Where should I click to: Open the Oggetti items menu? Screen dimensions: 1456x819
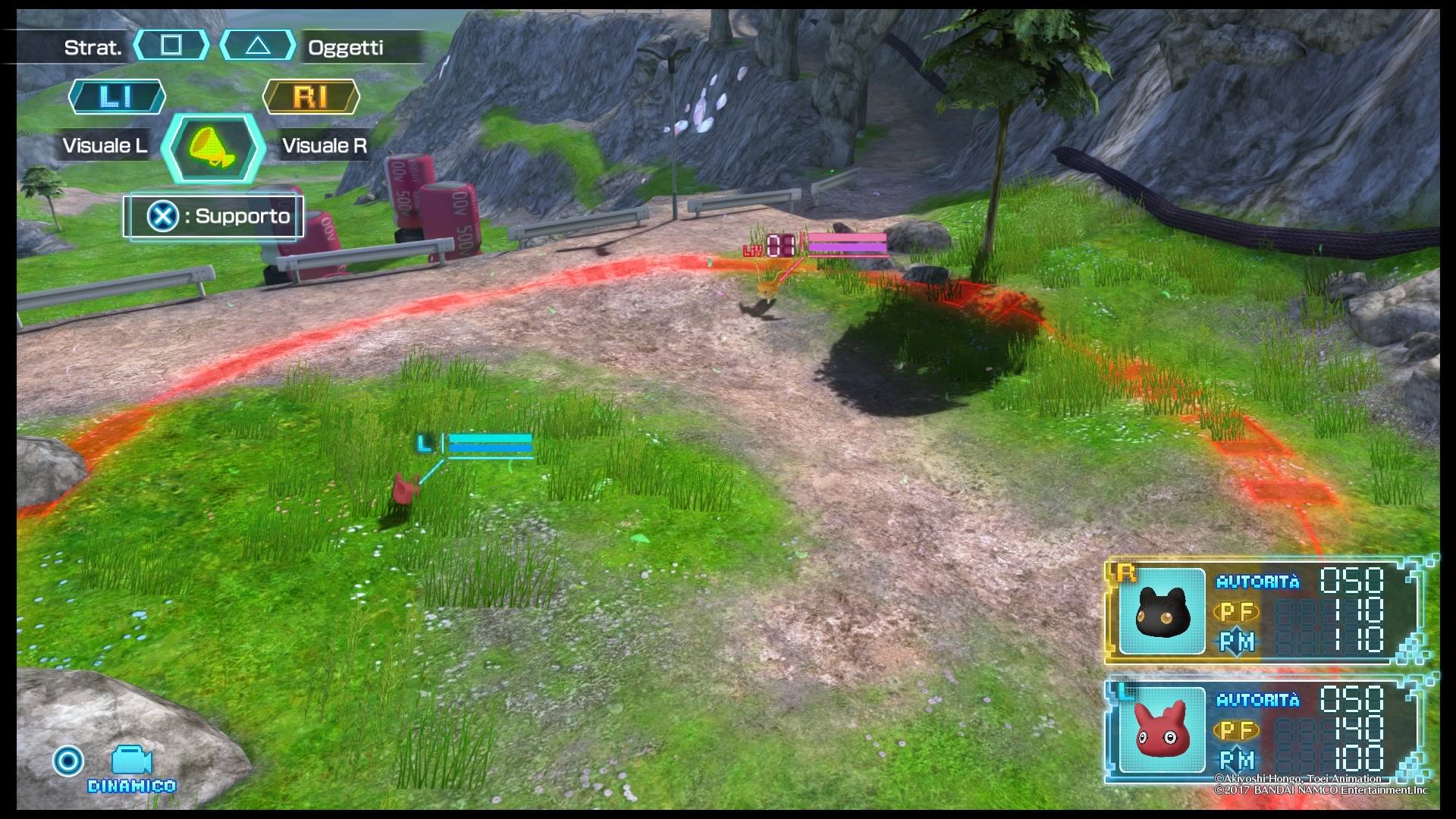pos(258,46)
